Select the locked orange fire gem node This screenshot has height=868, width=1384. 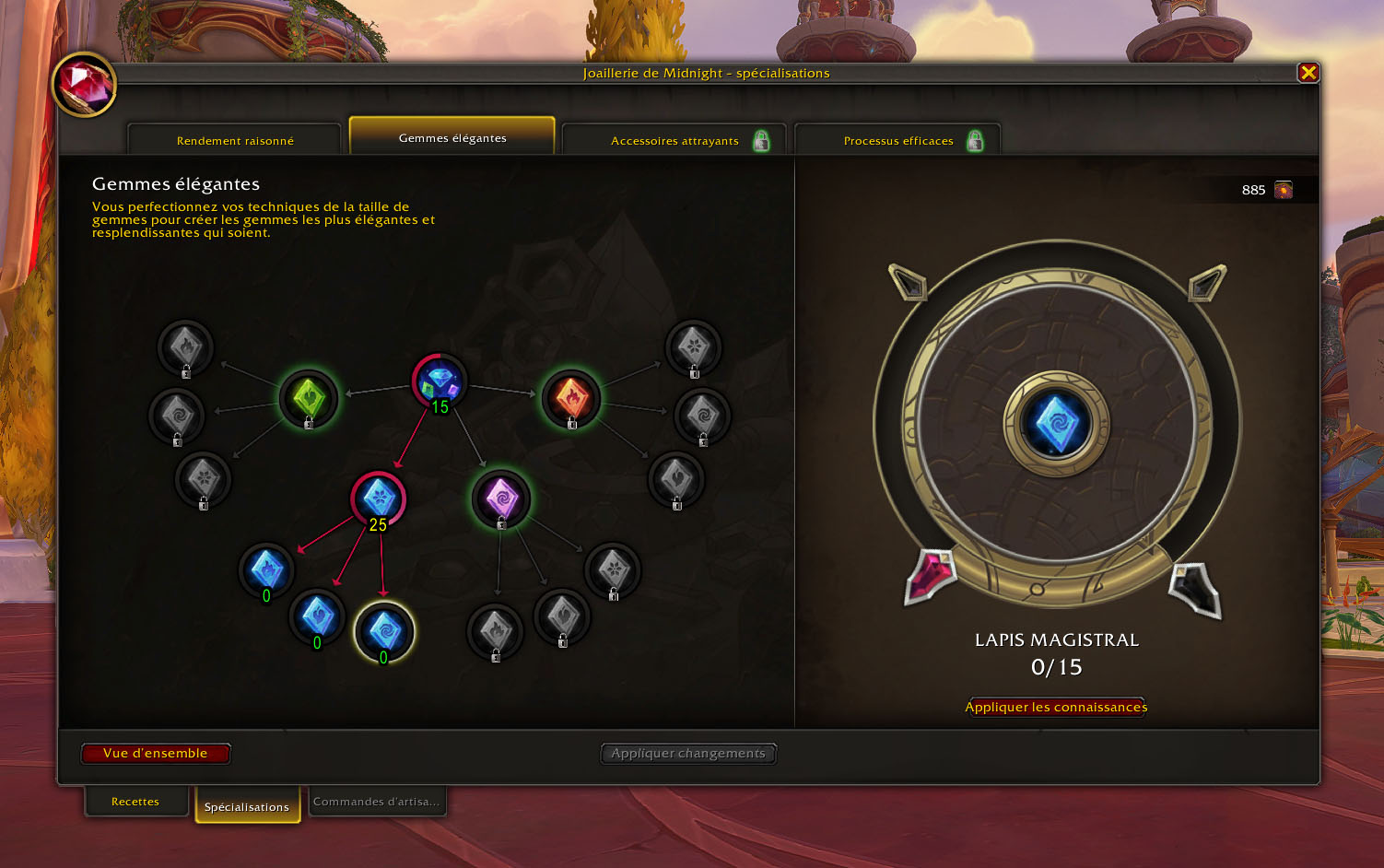571,398
